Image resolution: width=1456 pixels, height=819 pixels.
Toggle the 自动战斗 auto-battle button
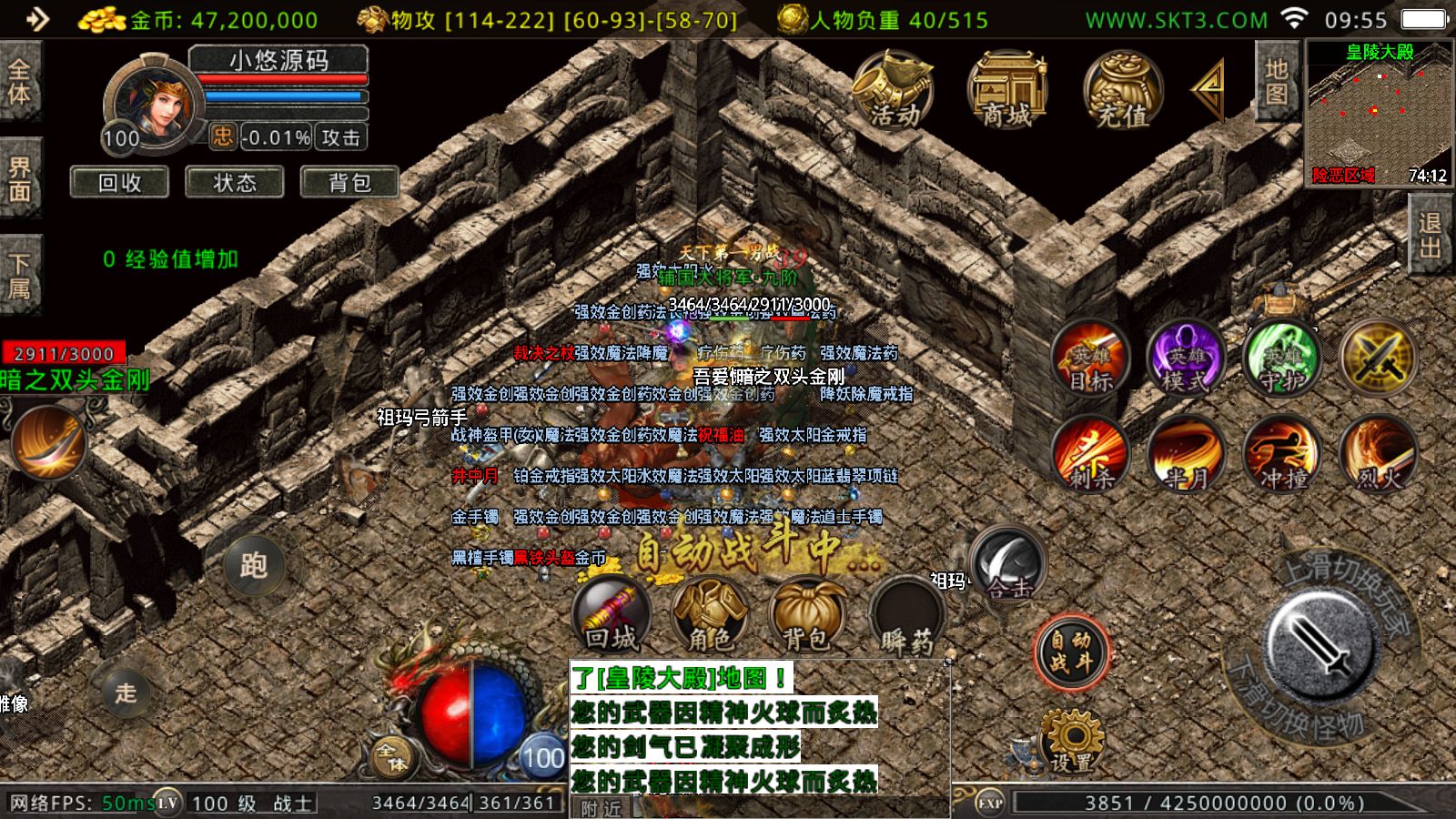[x=1071, y=652]
